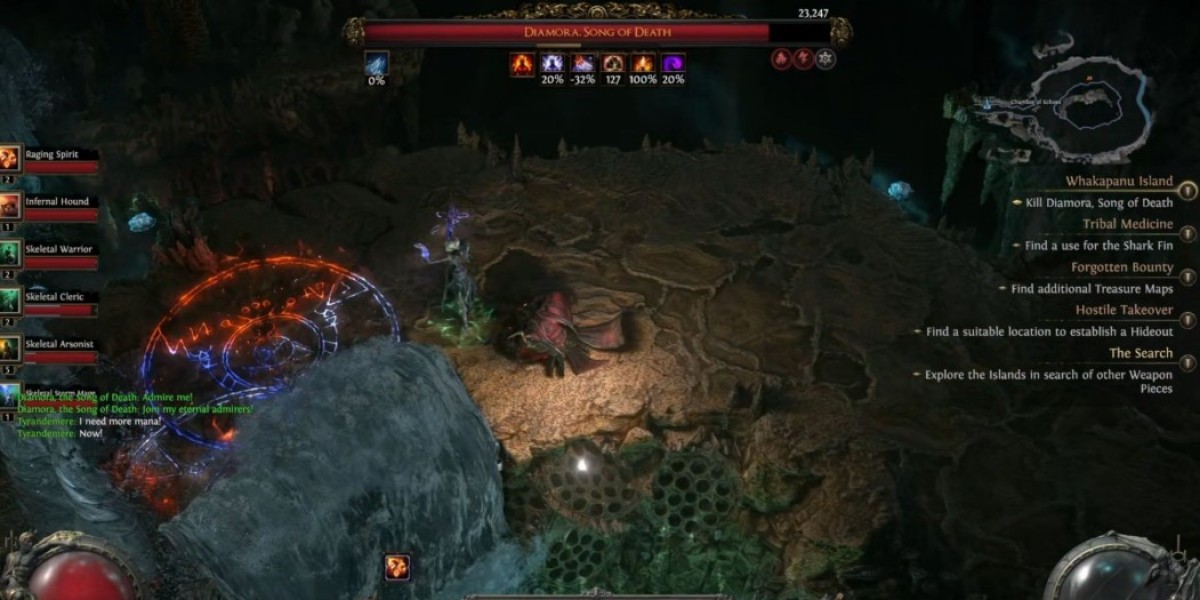
Task: Inspect the boss lightning resistance icon
Action: (805, 58)
